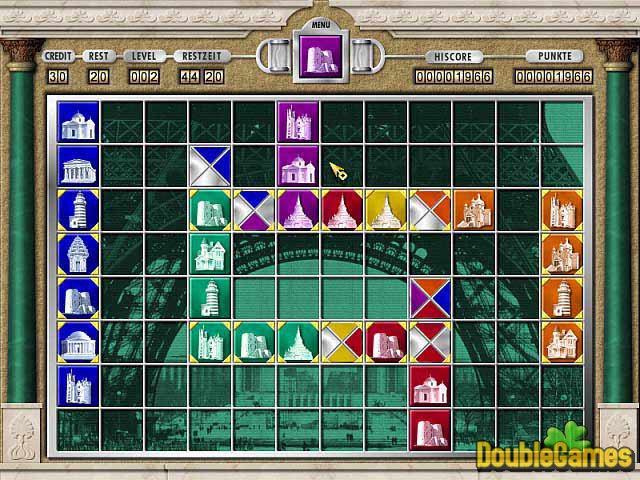This screenshot has width=640, height=480.
Task: Select the purple pagoda tile
Action: click(x=298, y=209)
